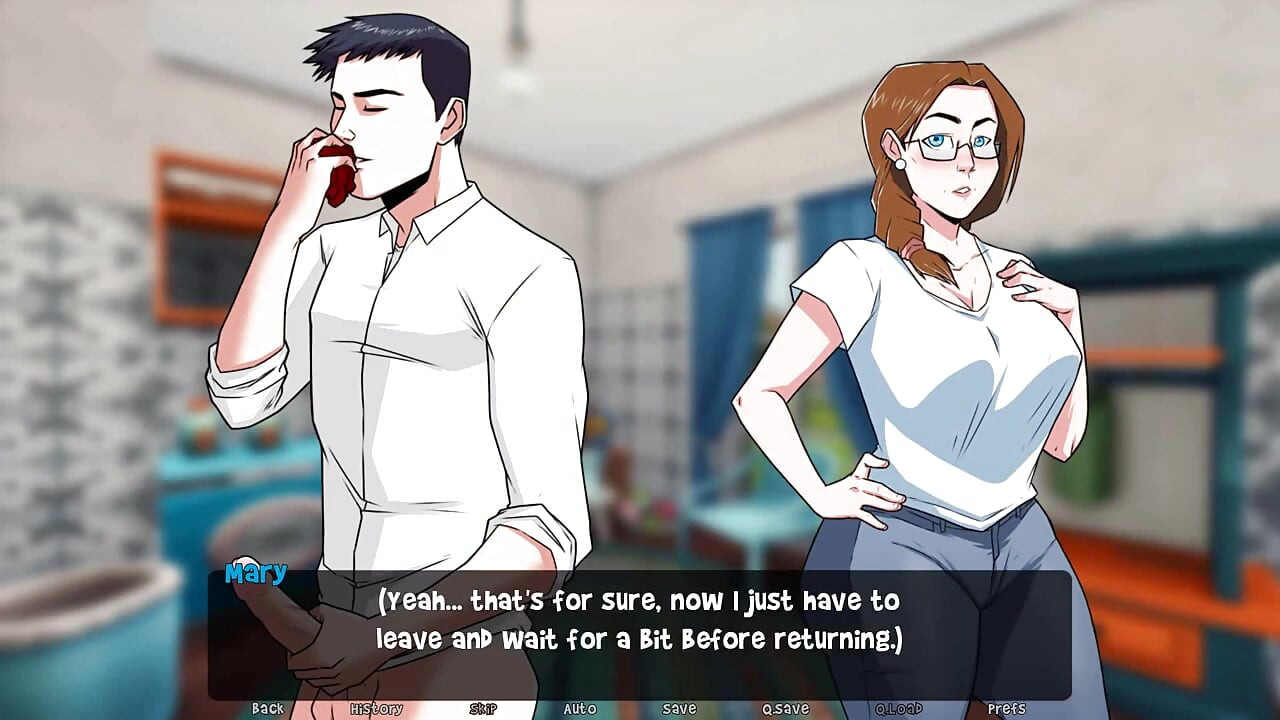Click the dialogue text to advance the story
This screenshot has width=1280, height=720.
point(638,620)
